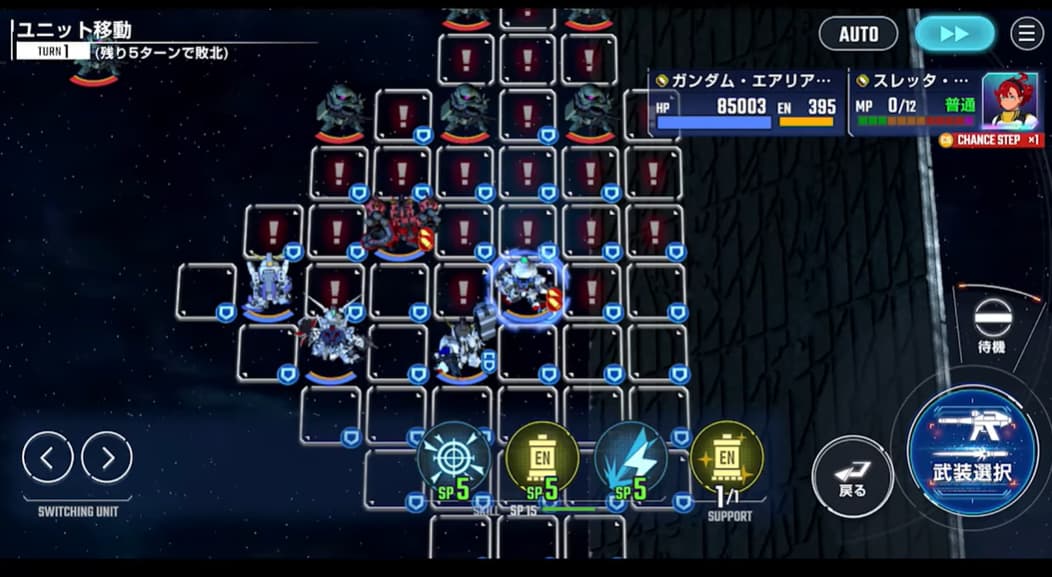The height and width of the screenshot is (577, 1052).
Task: Switch to the previous unit
Action: click(x=48, y=458)
